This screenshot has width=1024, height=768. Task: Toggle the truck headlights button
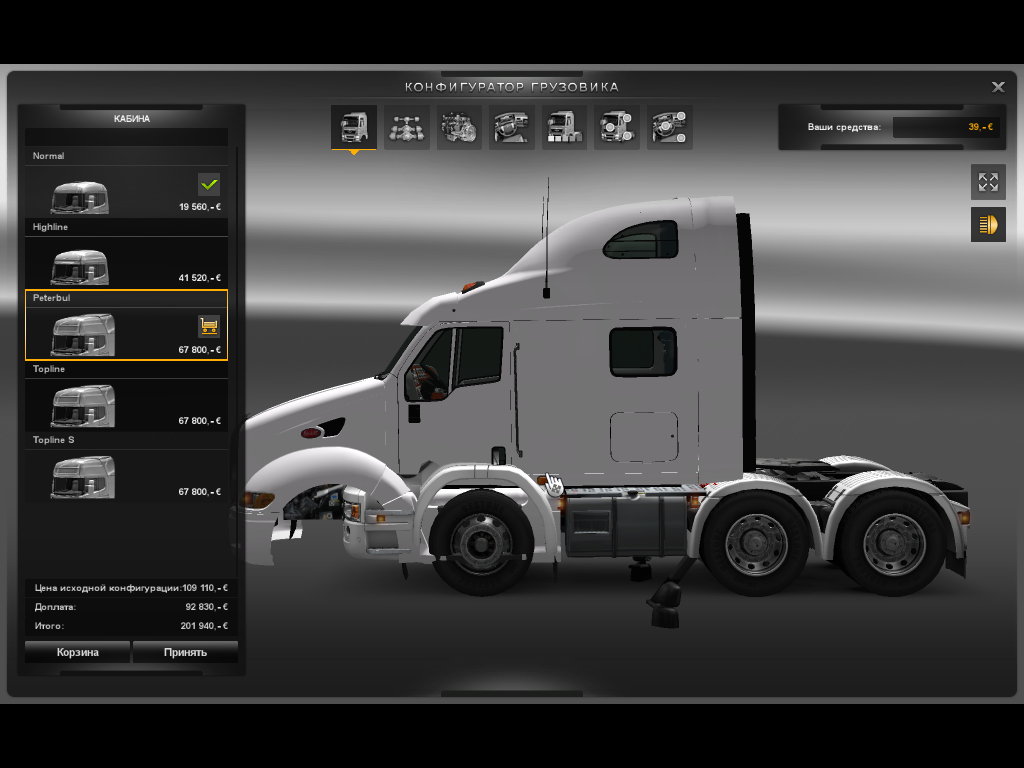click(x=988, y=224)
